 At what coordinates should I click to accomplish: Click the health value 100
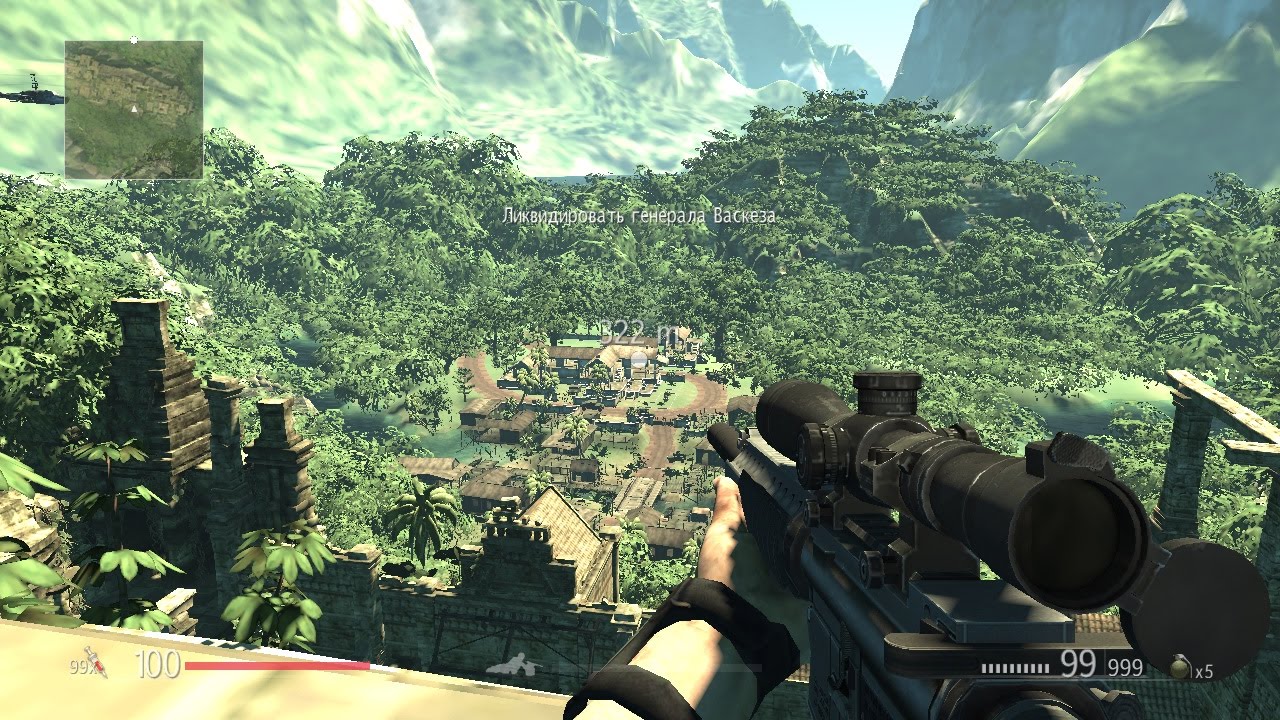(157, 662)
